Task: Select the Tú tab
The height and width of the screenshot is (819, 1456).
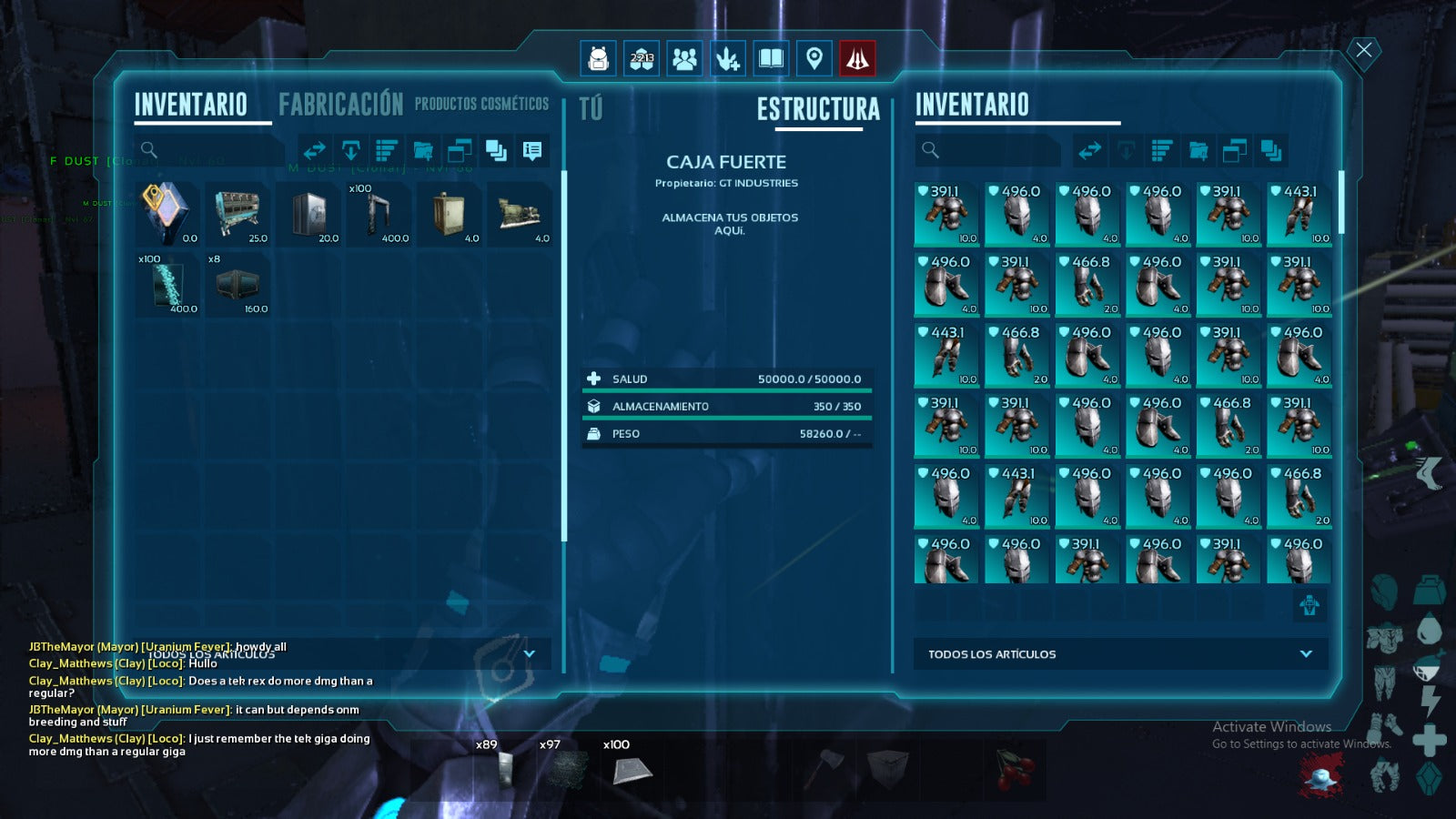Action: (591, 109)
